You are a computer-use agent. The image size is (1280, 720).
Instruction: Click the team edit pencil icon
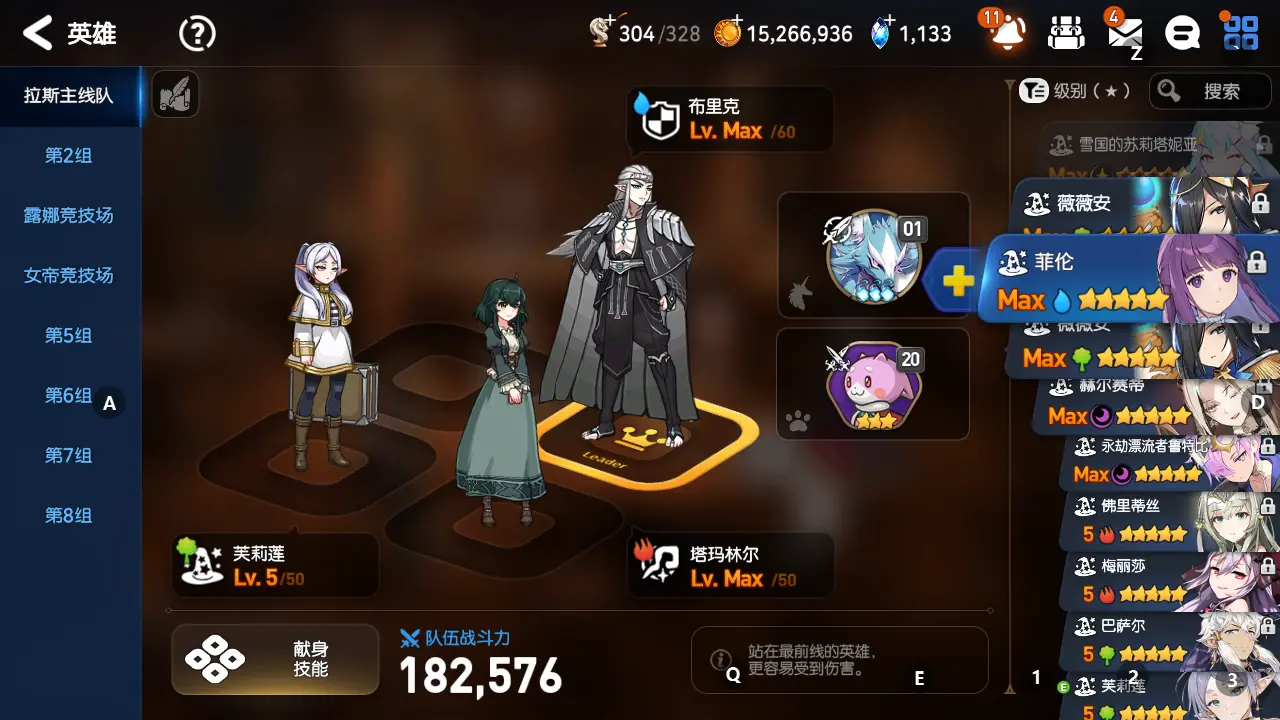(x=175, y=94)
